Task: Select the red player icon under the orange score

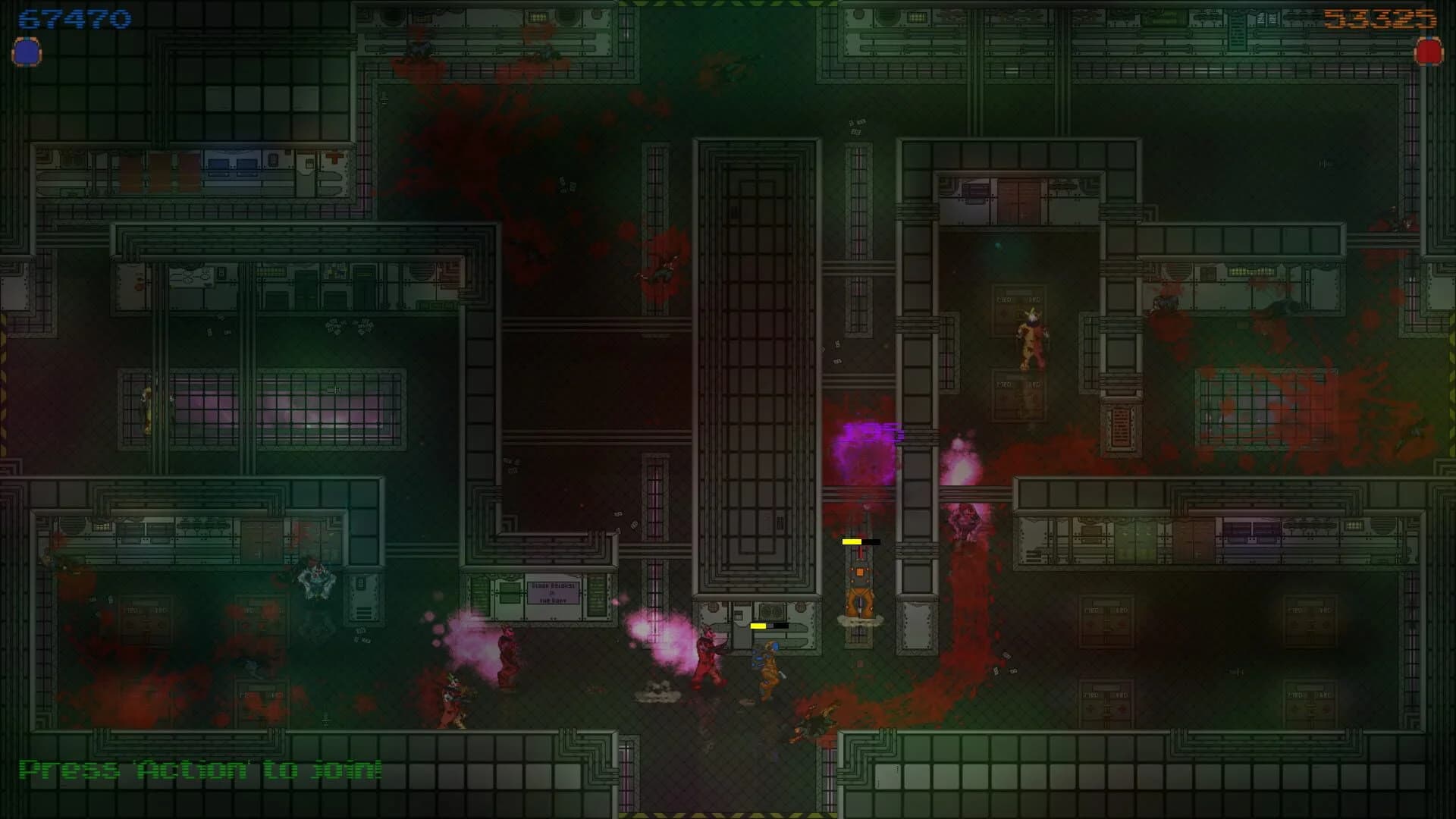Action: coord(1428,52)
